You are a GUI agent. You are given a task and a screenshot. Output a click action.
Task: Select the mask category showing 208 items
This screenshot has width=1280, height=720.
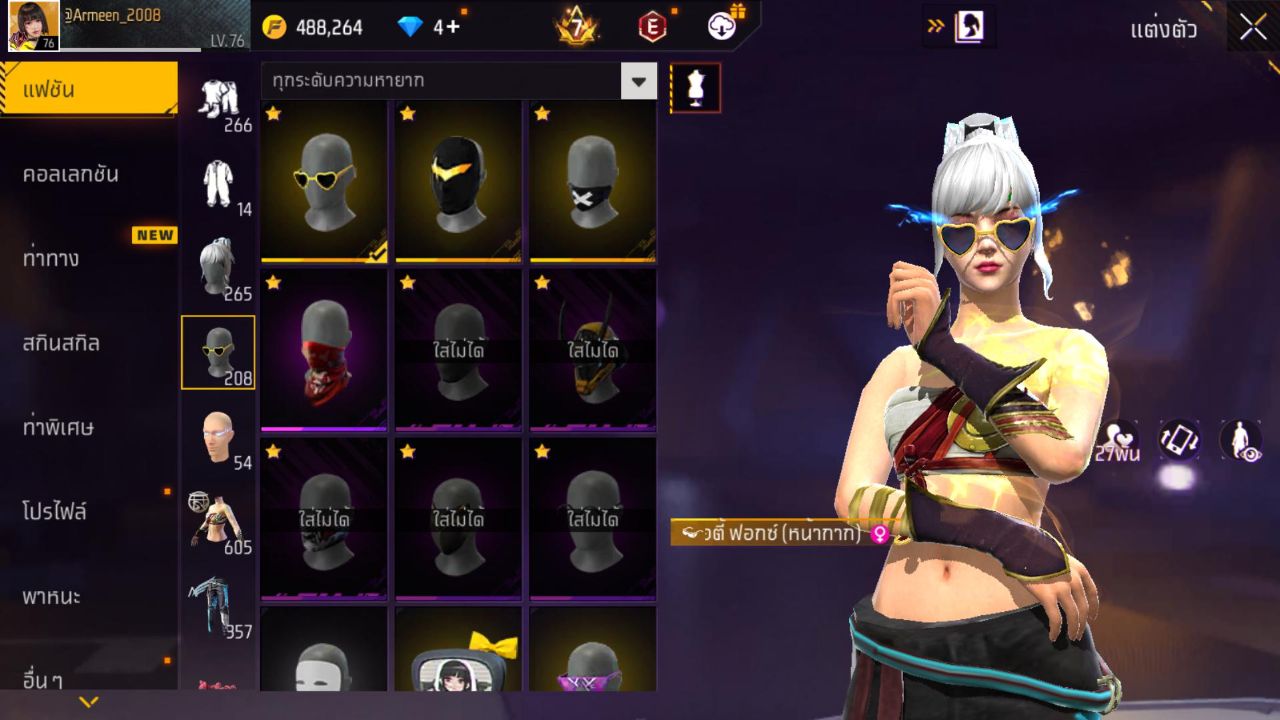[x=218, y=350]
